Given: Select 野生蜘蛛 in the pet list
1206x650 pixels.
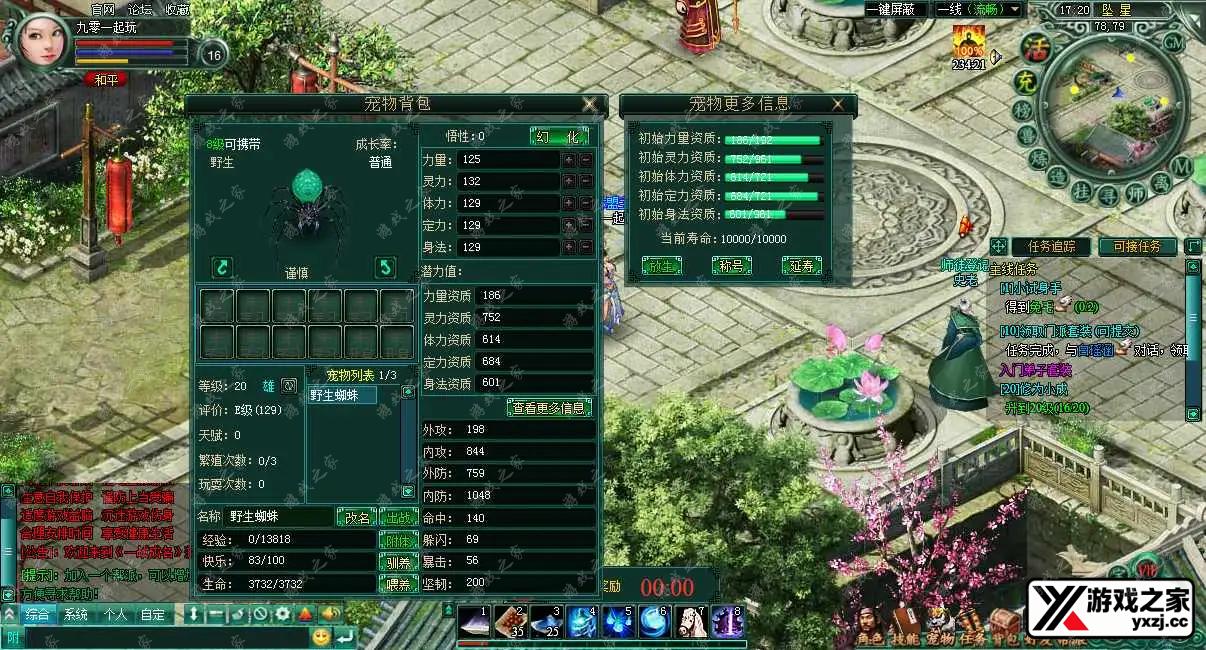Looking at the screenshot, I should pyautogui.click(x=343, y=395).
